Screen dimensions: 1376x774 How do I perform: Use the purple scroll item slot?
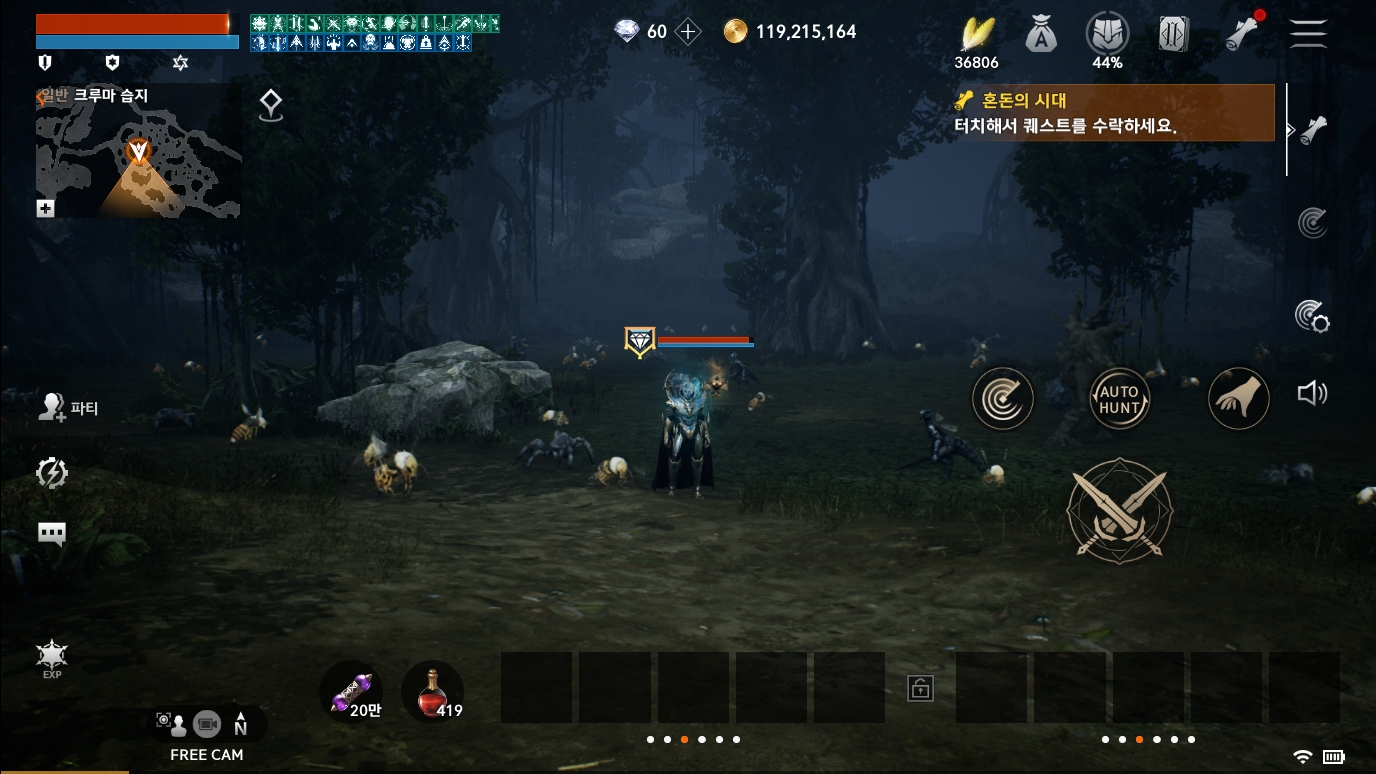(351, 692)
